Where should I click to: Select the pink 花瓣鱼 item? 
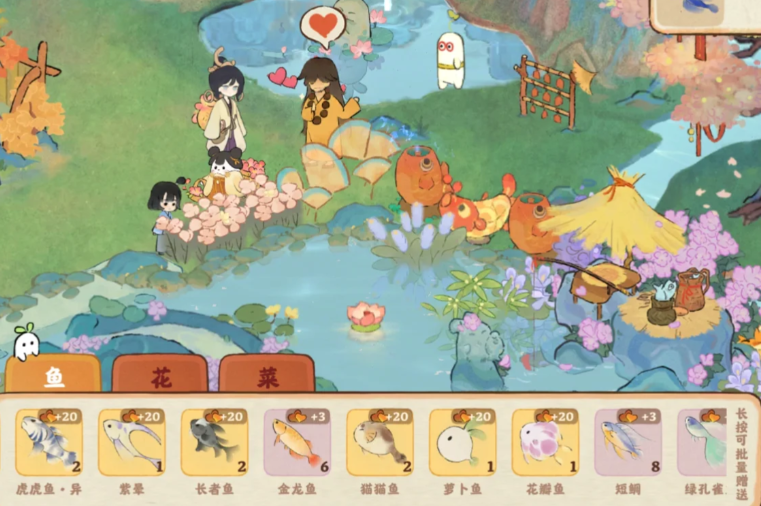click(545, 443)
